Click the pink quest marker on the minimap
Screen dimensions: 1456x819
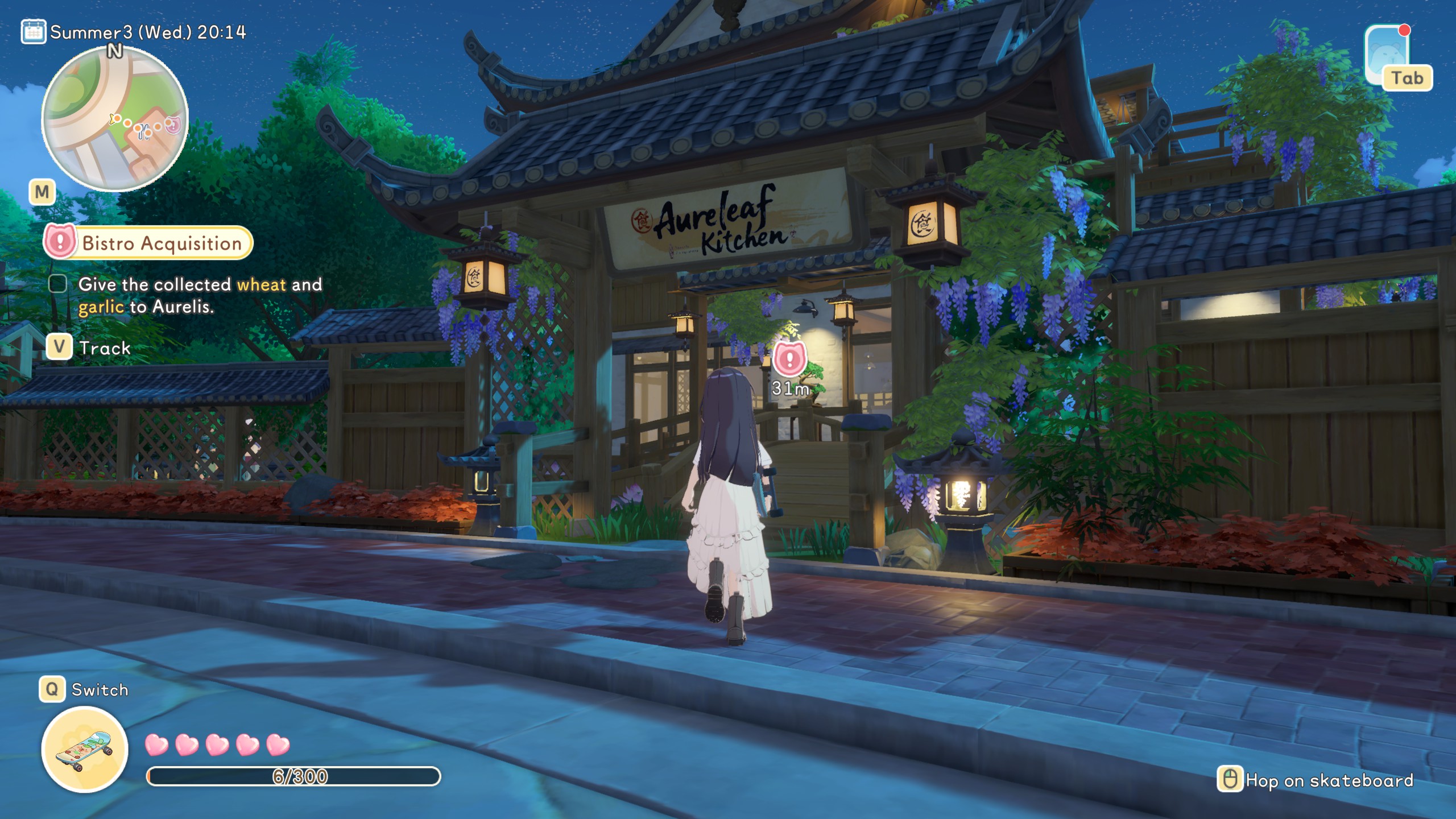click(x=172, y=125)
